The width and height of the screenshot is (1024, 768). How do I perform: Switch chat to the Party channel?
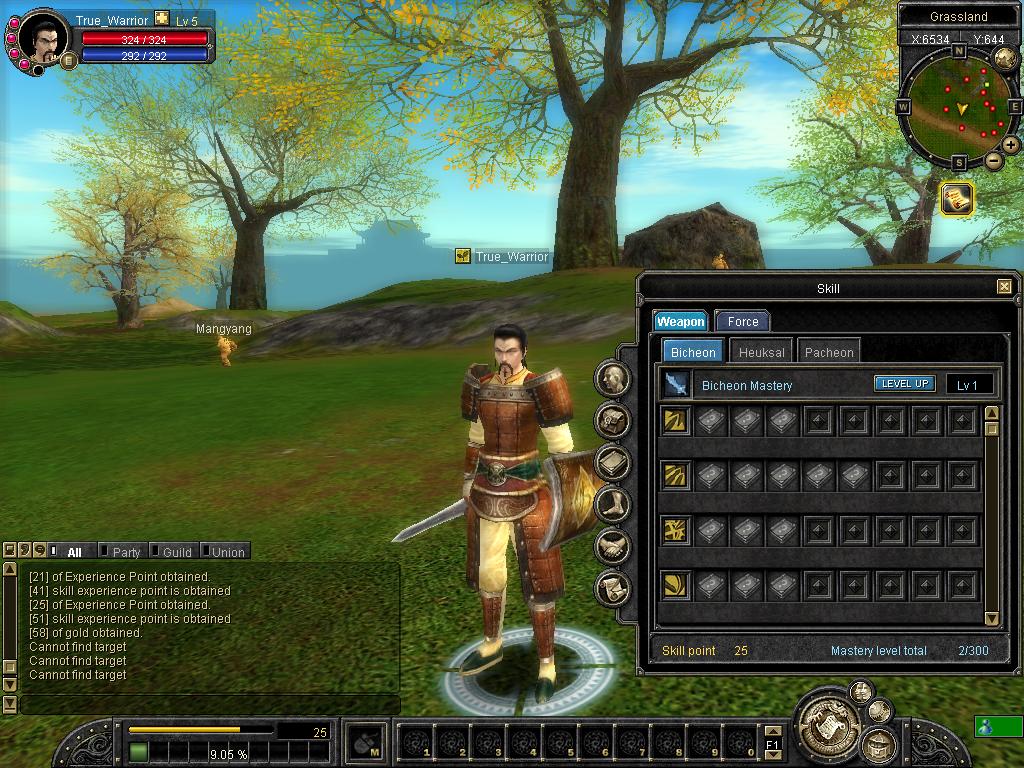tap(126, 552)
